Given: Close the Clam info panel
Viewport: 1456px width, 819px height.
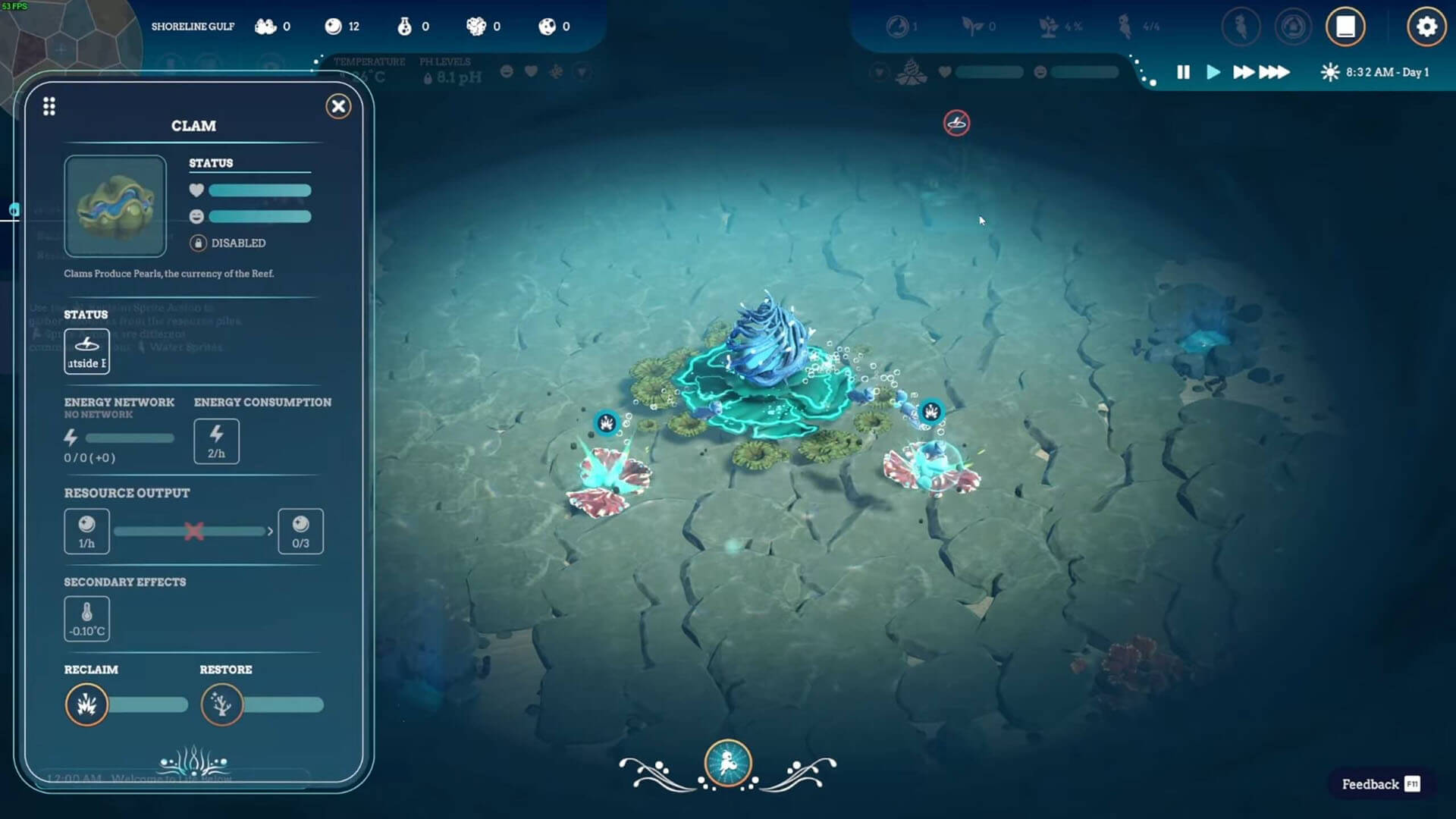Looking at the screenshot, I should coord(338,106).
